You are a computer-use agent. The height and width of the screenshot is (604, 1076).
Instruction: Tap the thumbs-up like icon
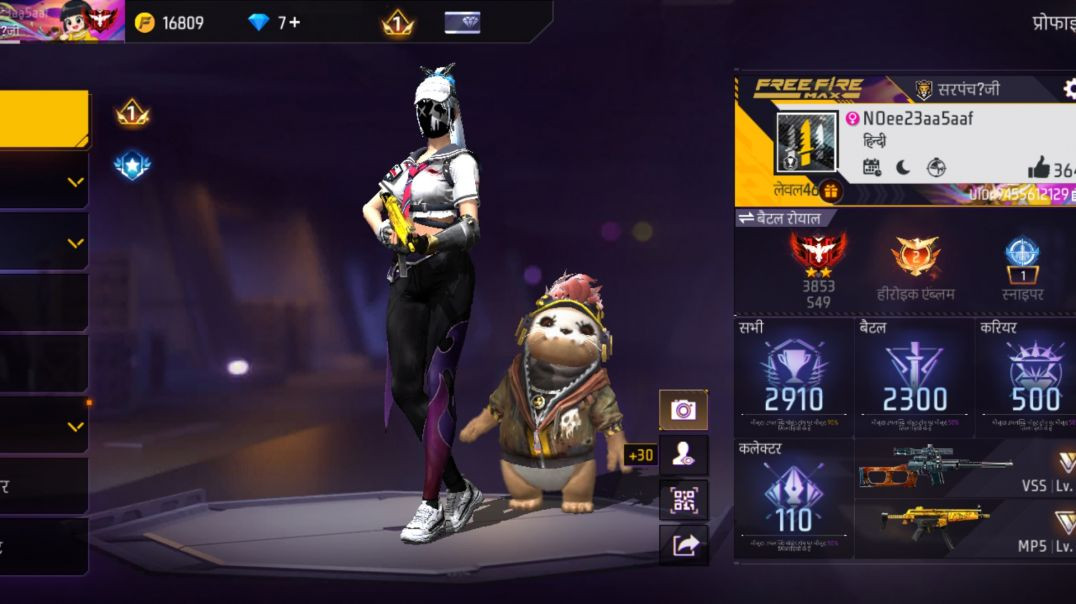coord(1038,168)
